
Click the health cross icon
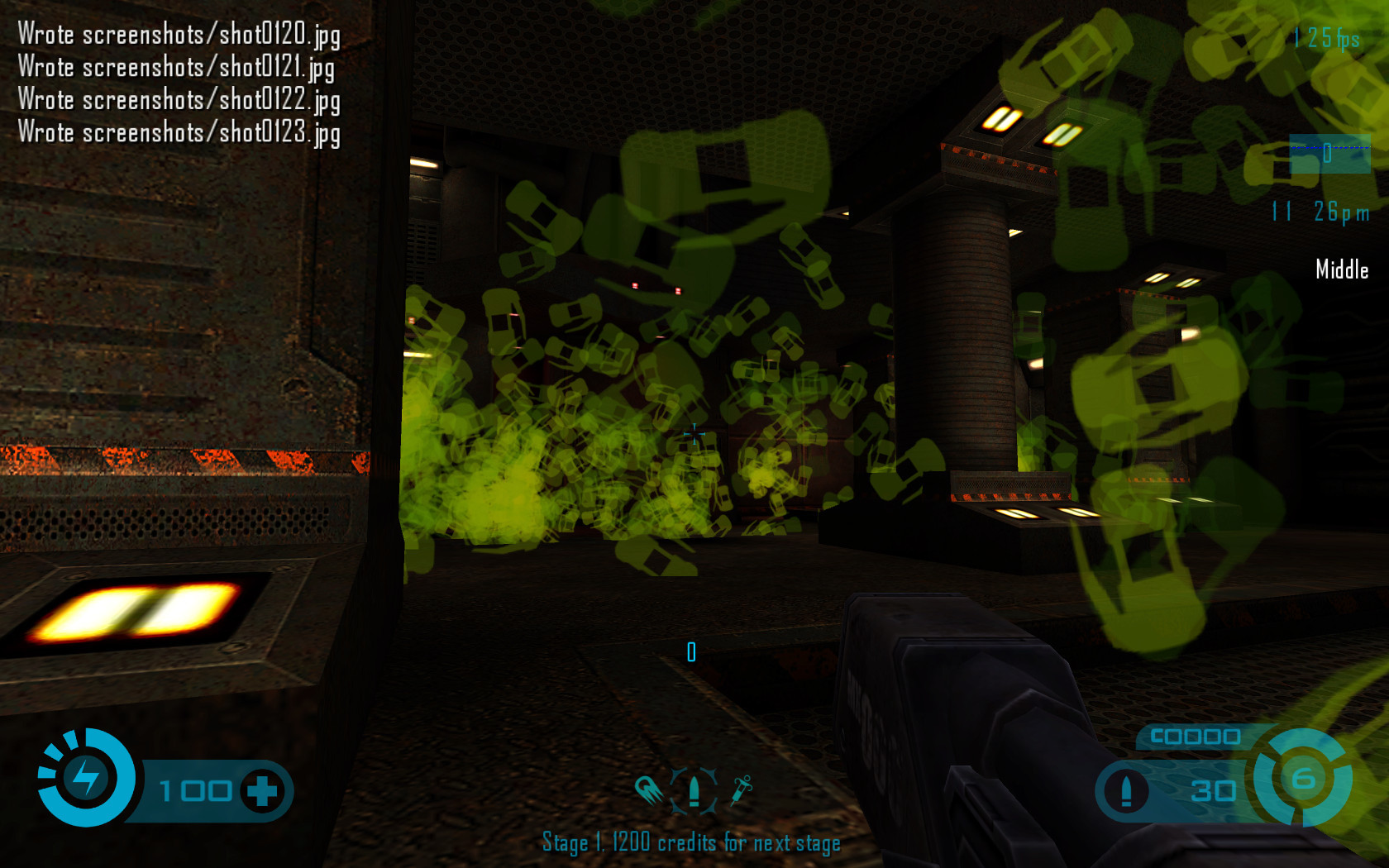(263, 790)
